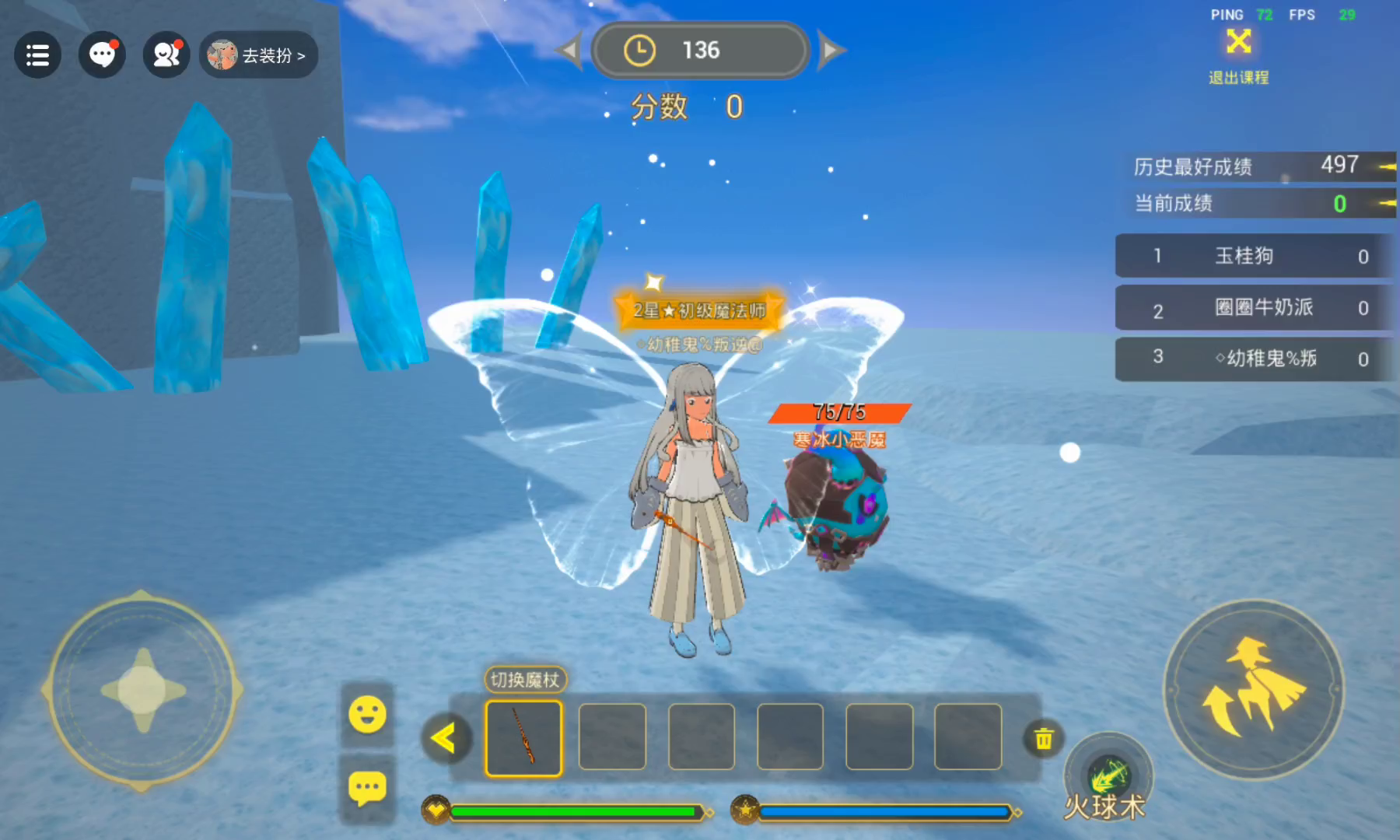Select leaderboard row for 玉桂狗
Viewport: 1400px width, 840px height.
click(1252, 256)
